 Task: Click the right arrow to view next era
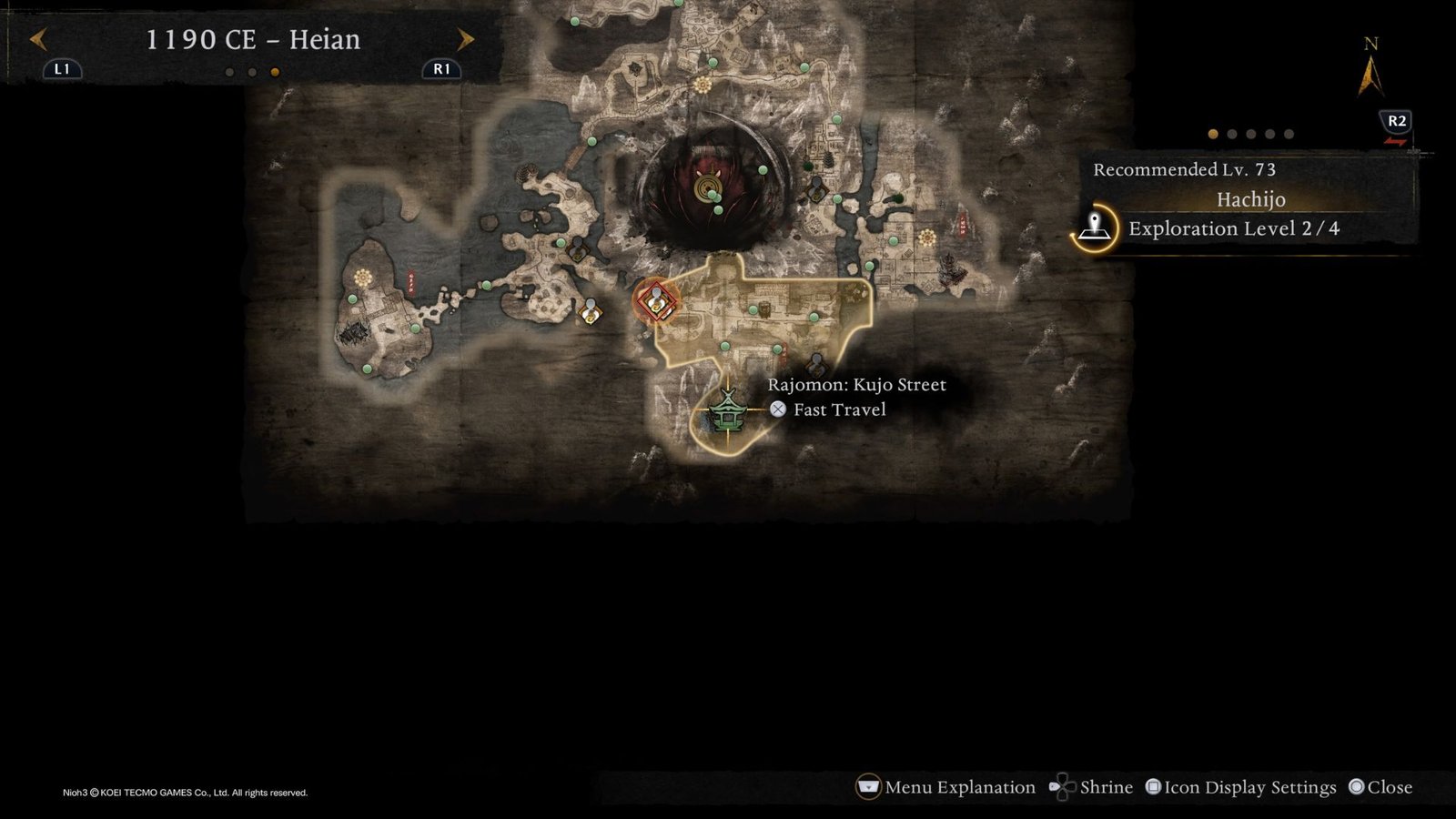pos(466,40)
